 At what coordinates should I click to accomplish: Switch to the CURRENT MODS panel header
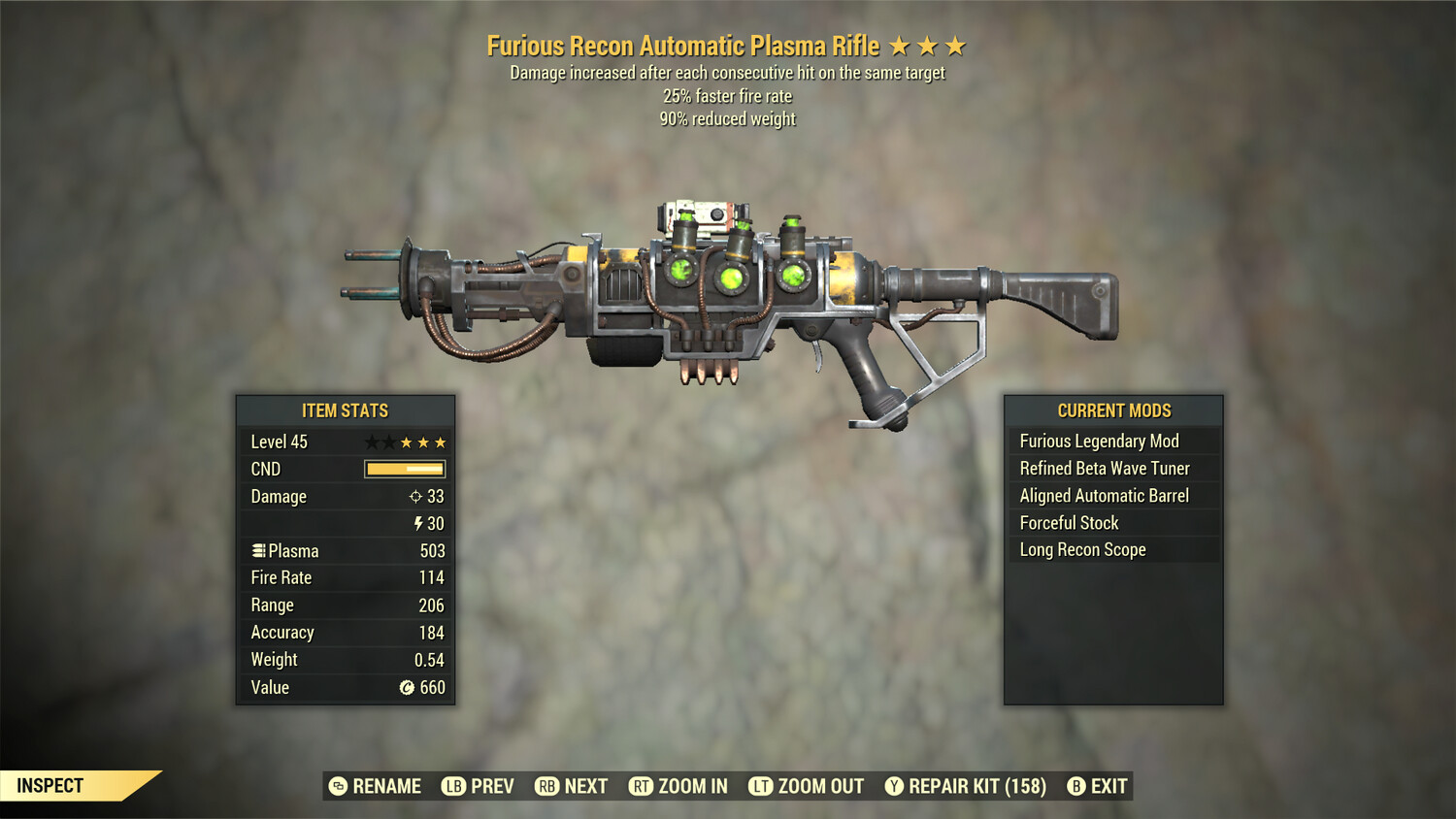pyautogui.click(x=1114, y=410)
